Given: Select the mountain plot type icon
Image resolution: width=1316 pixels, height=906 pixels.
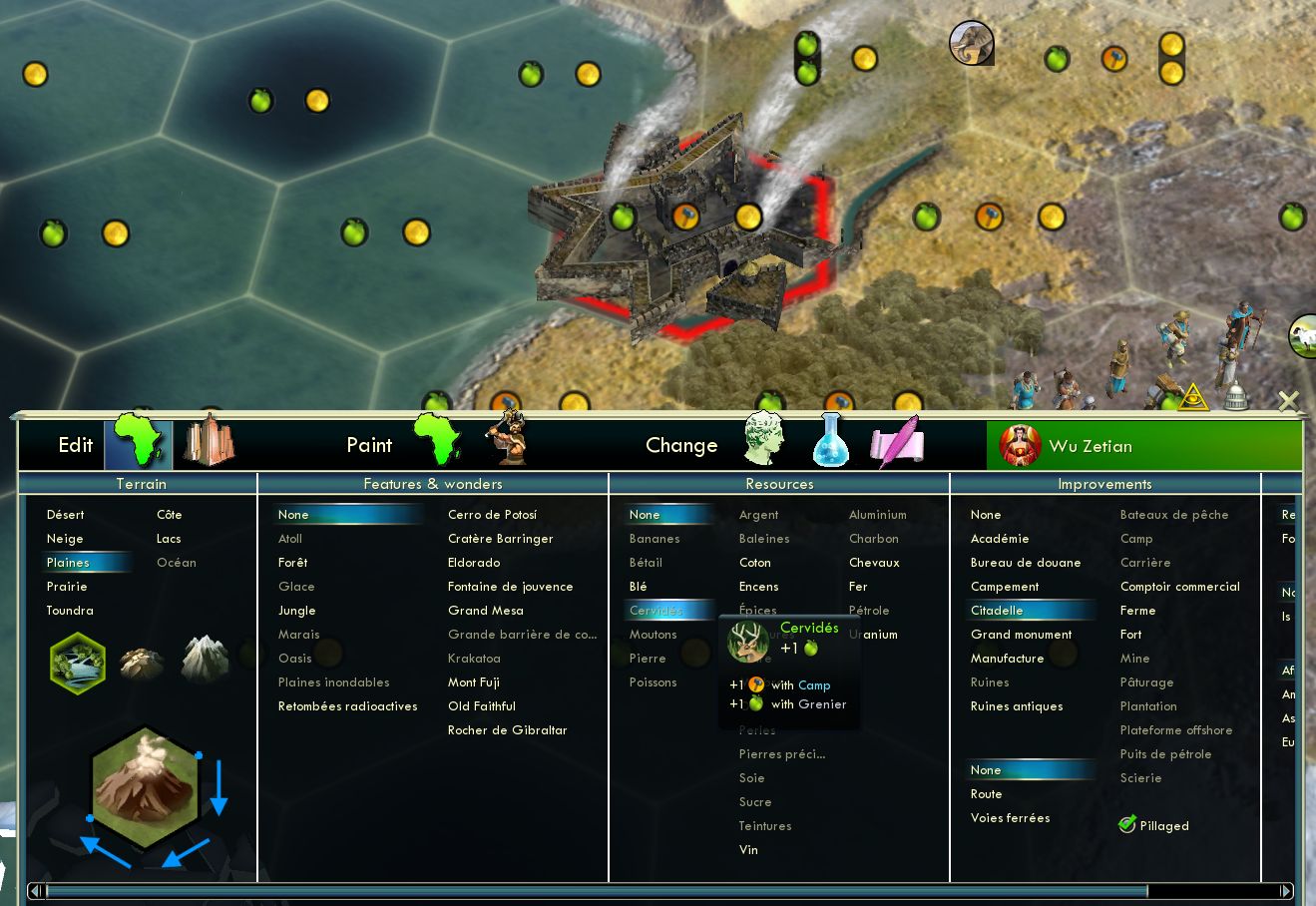Looking at the screenshot, I should (205, 660).
